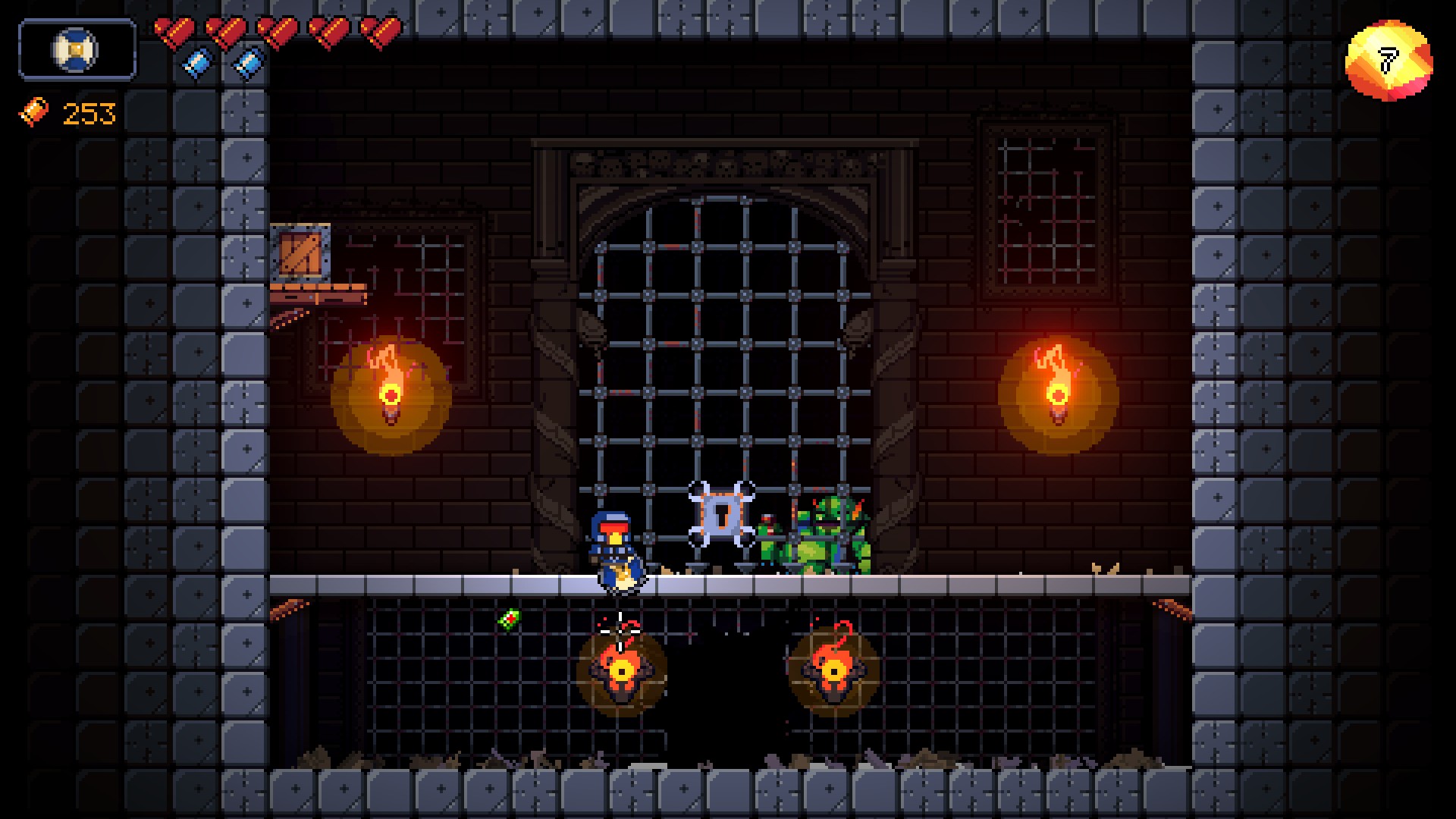Click the equipped weapon display box
The width and height of the screenshot is (1456, 819).
coord(76,51)
